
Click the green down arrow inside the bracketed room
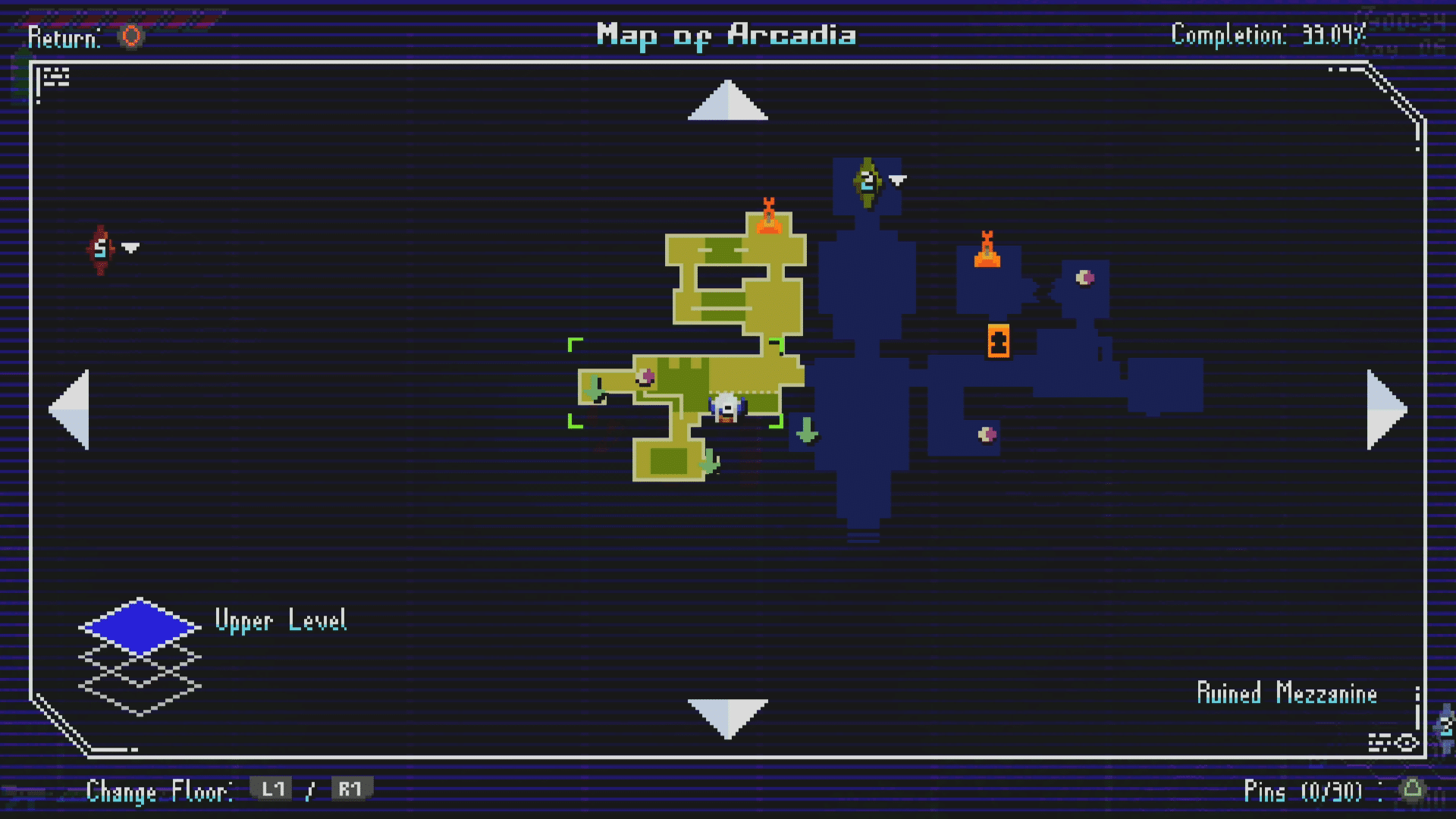click(x=593, y=389)
